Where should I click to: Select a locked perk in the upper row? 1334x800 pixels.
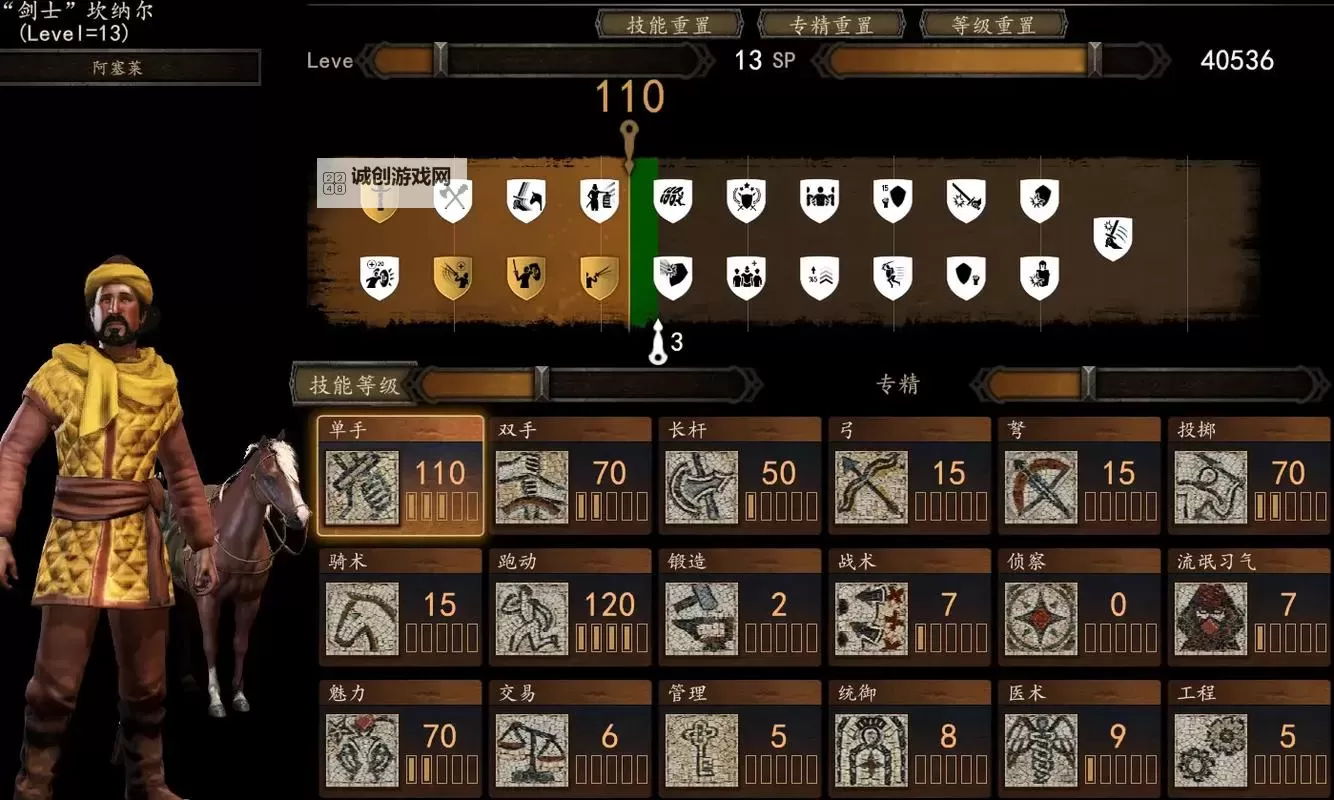coord(746,198)
